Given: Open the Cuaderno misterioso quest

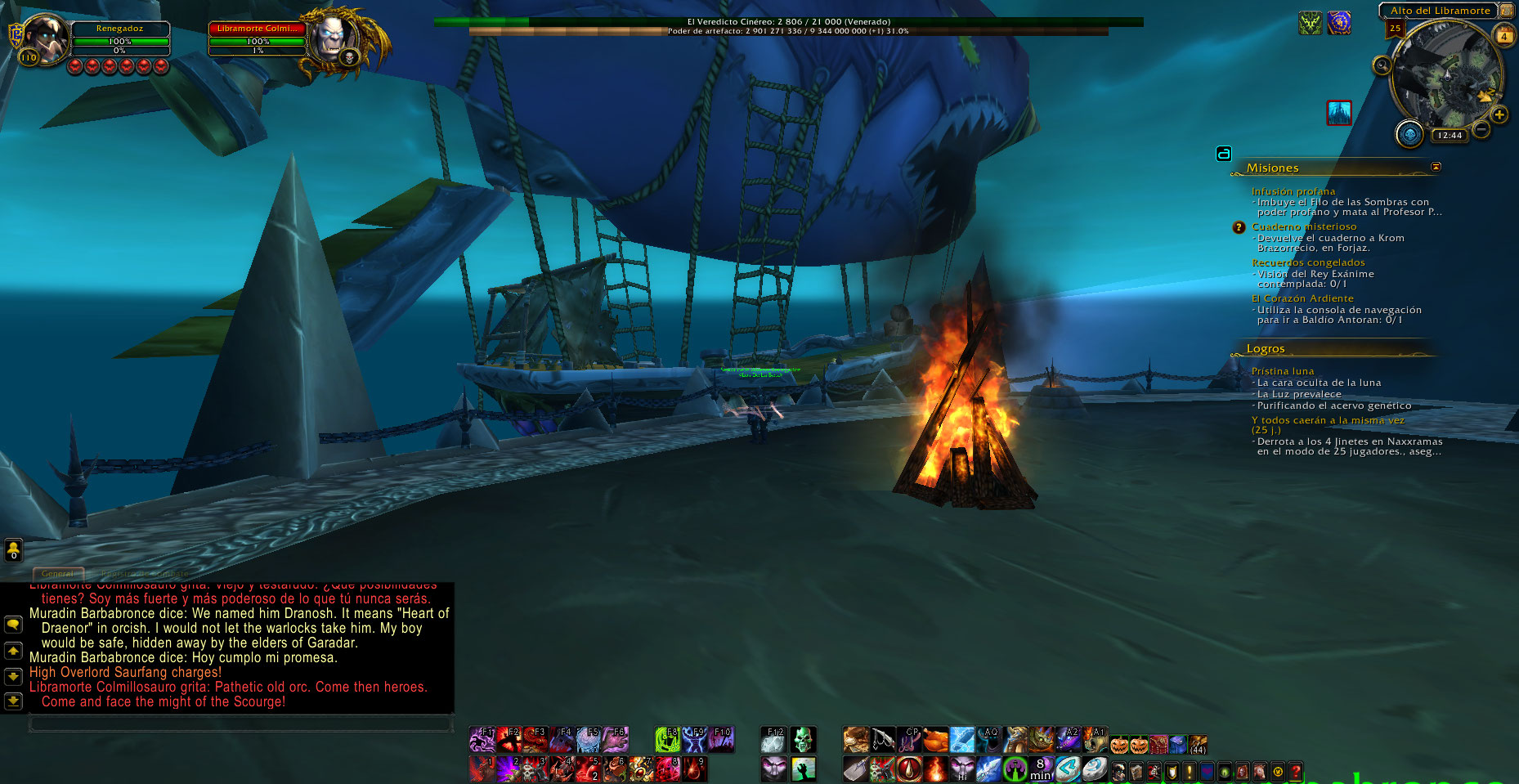Looking at the screenshot, I should (1303, 226).
